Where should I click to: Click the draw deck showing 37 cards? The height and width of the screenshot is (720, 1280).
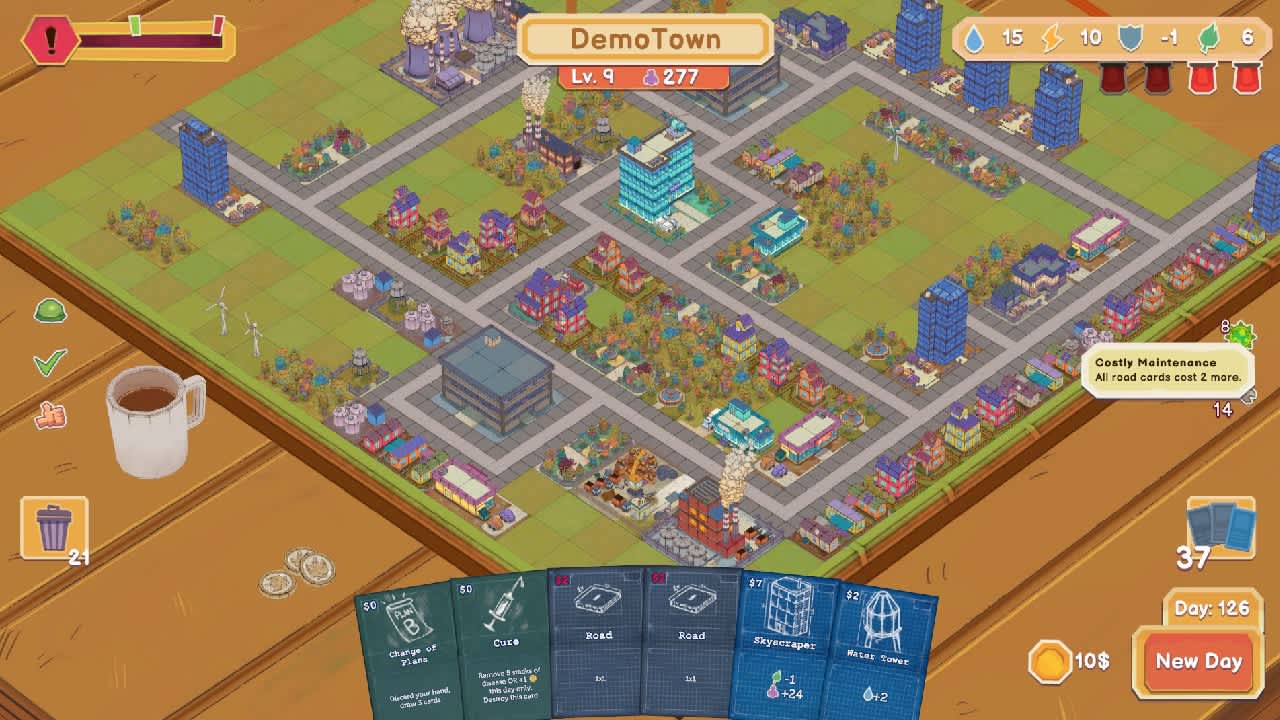[x=1220, y=525]
